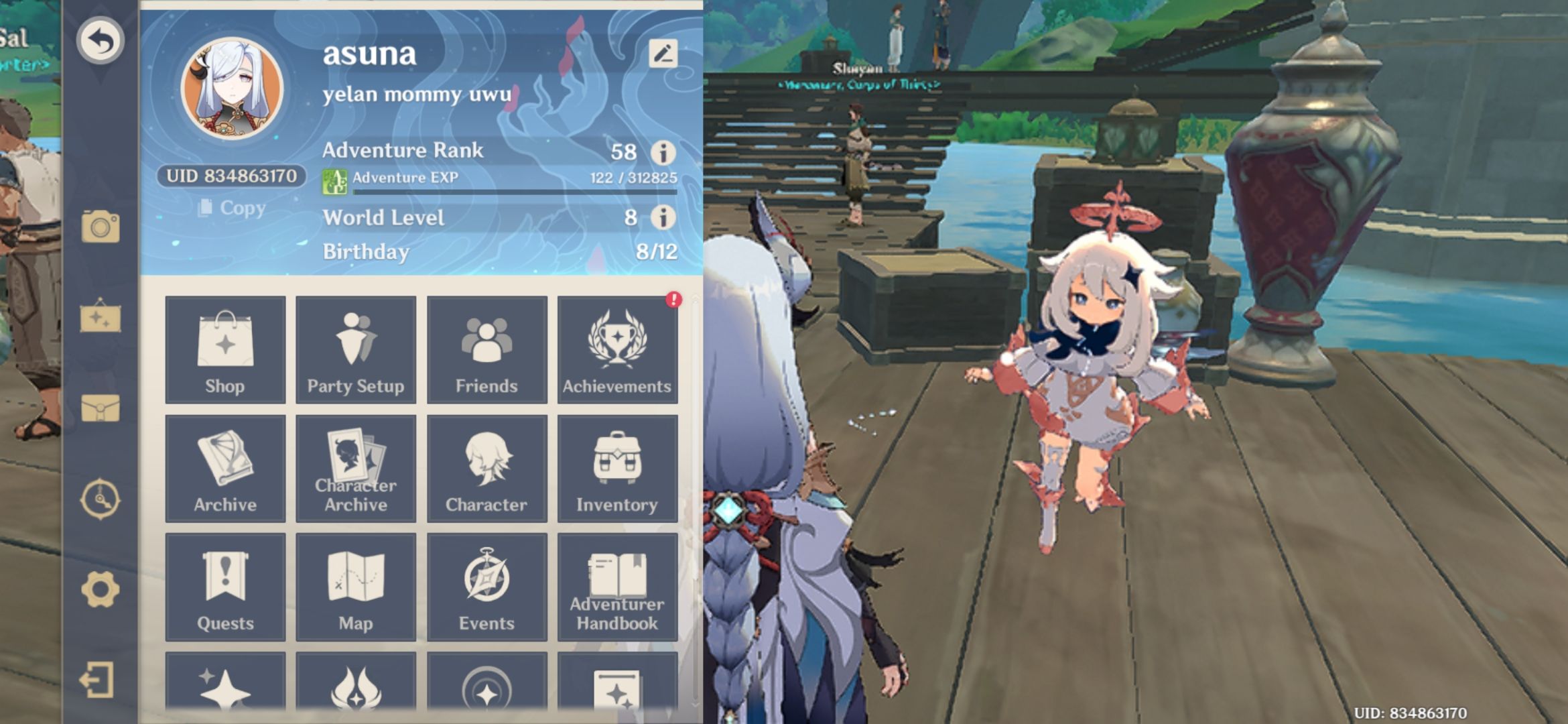Open the Quests journal

coord(225,587)
